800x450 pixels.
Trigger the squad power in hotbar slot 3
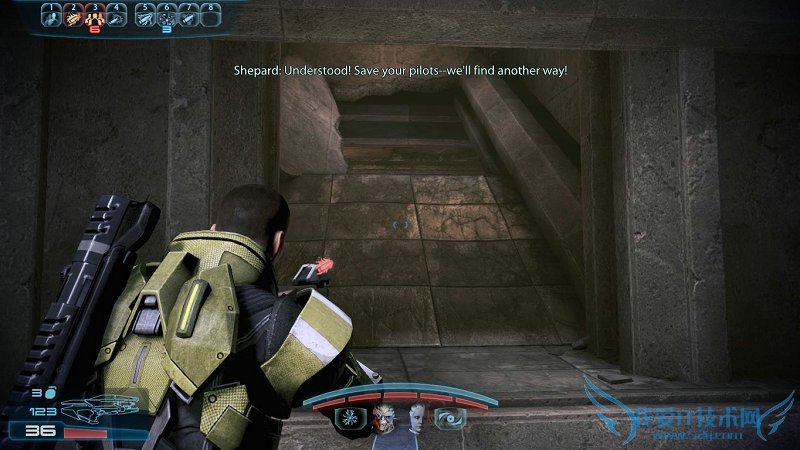coord(96,16)
